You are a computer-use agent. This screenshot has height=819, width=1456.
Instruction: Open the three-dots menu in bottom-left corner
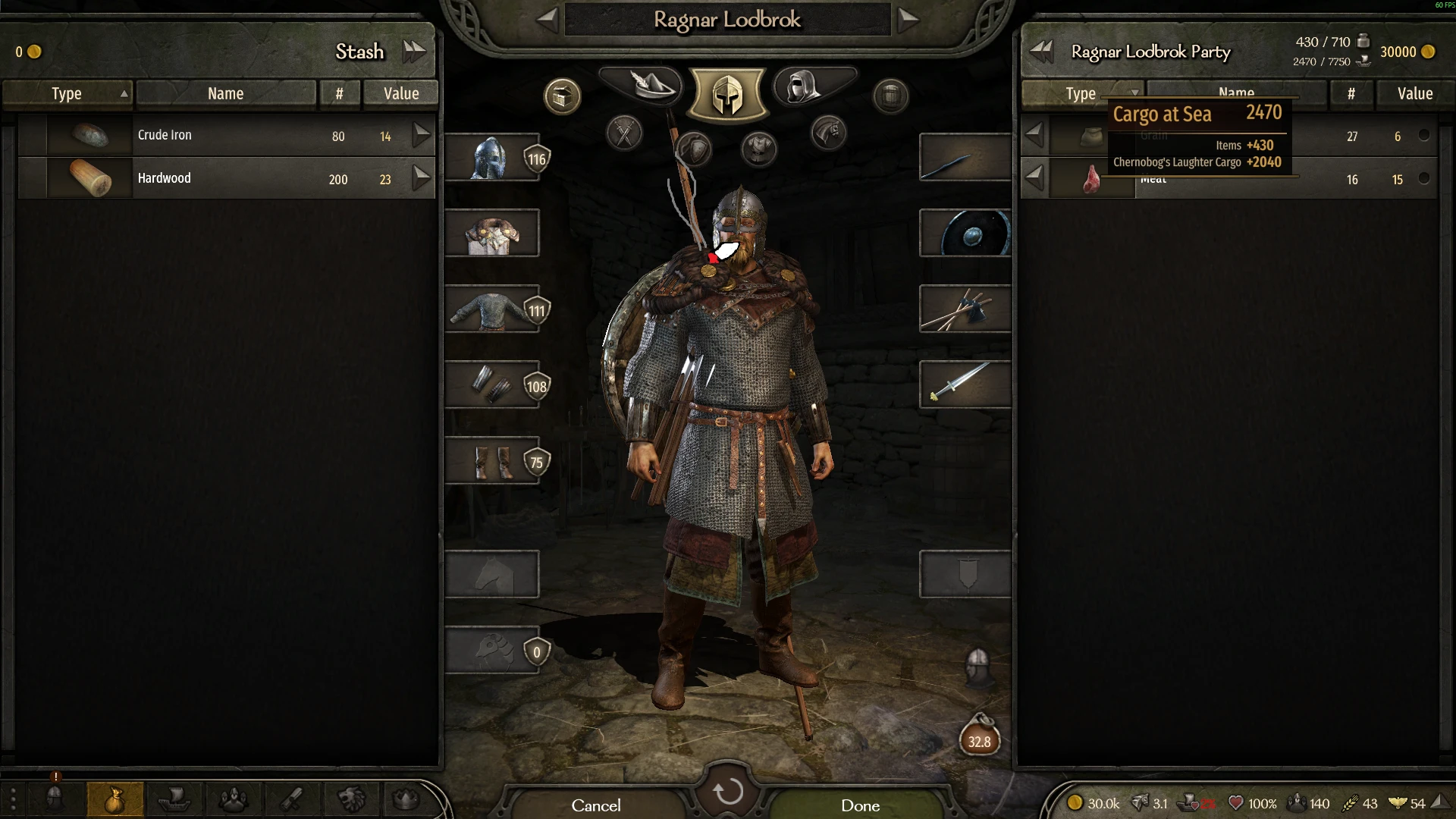(13, 799)
